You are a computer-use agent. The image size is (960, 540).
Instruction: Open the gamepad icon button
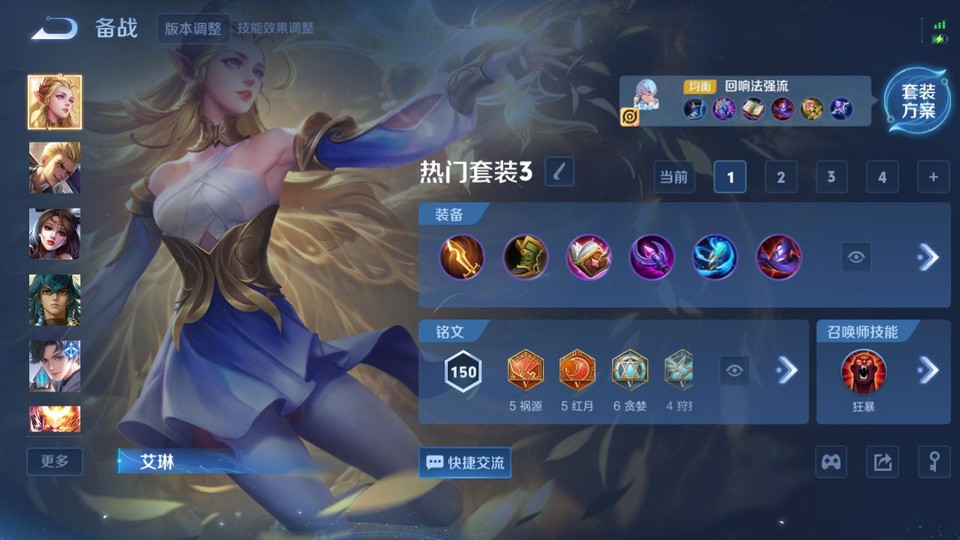(x=832, y=462)
